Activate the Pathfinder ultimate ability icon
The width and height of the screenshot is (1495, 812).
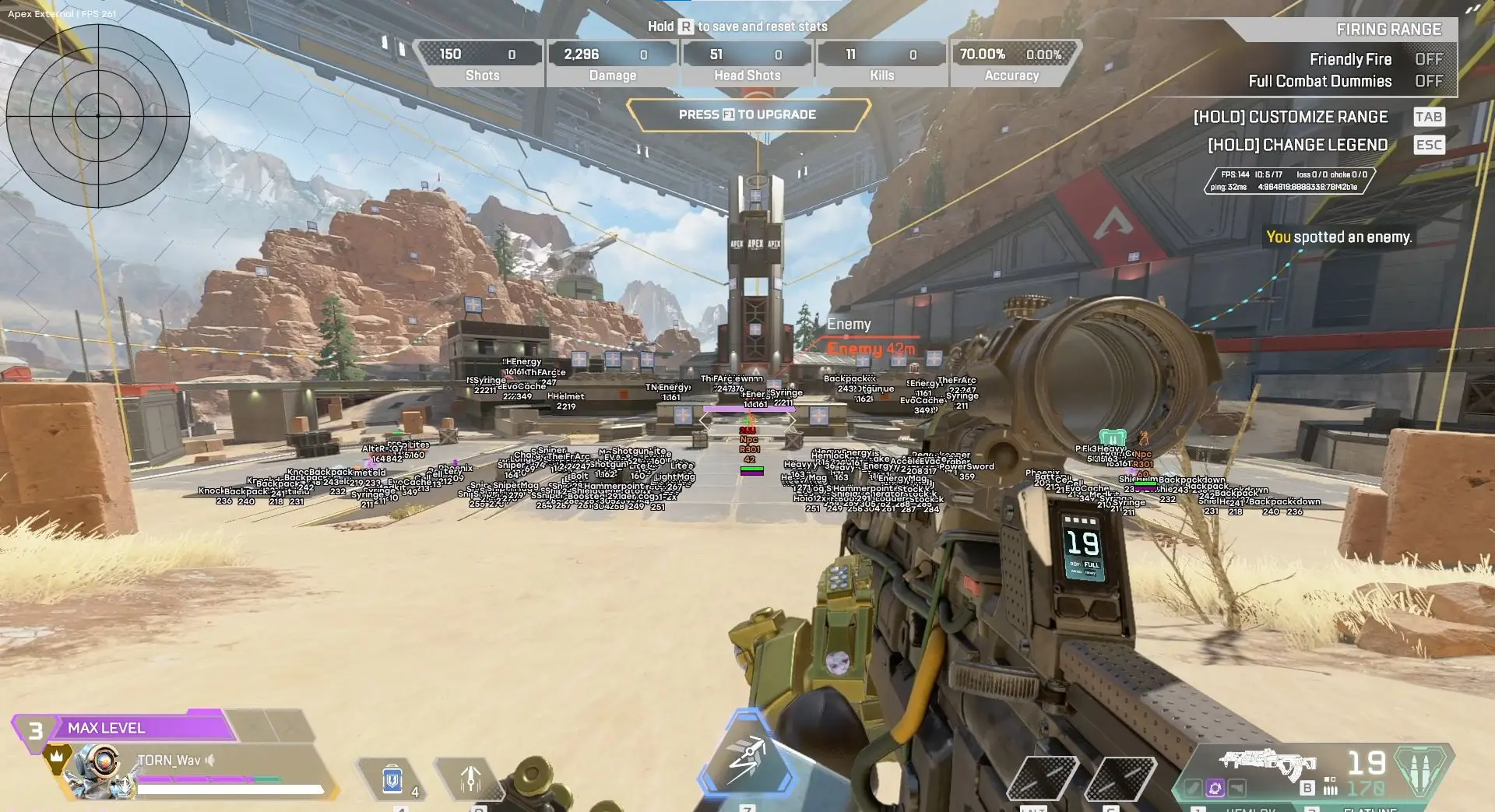coord(746,757)
